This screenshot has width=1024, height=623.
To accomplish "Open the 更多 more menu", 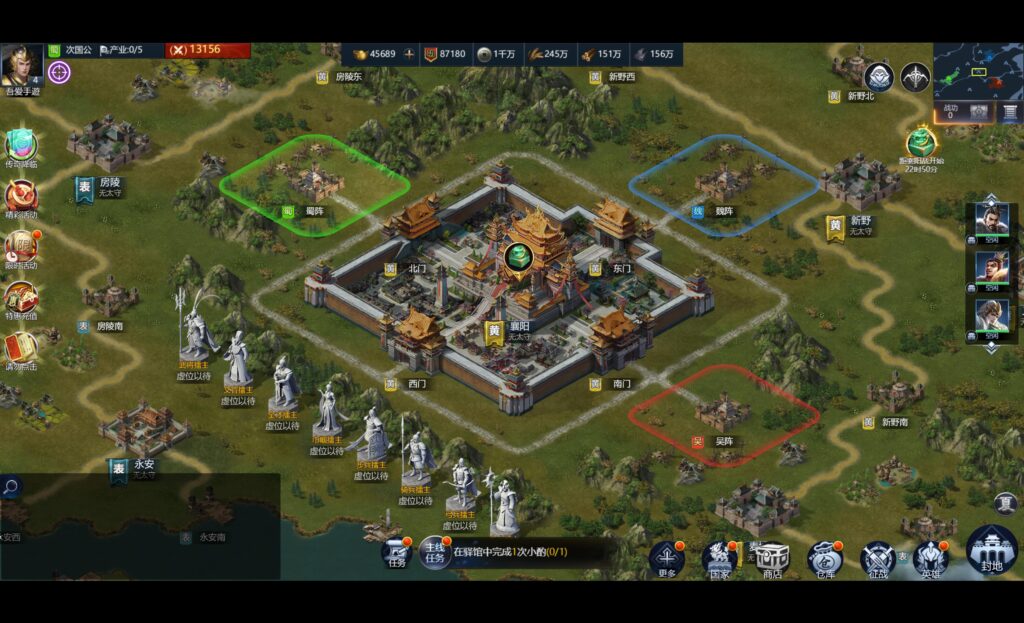I will (x=667, y=558).
